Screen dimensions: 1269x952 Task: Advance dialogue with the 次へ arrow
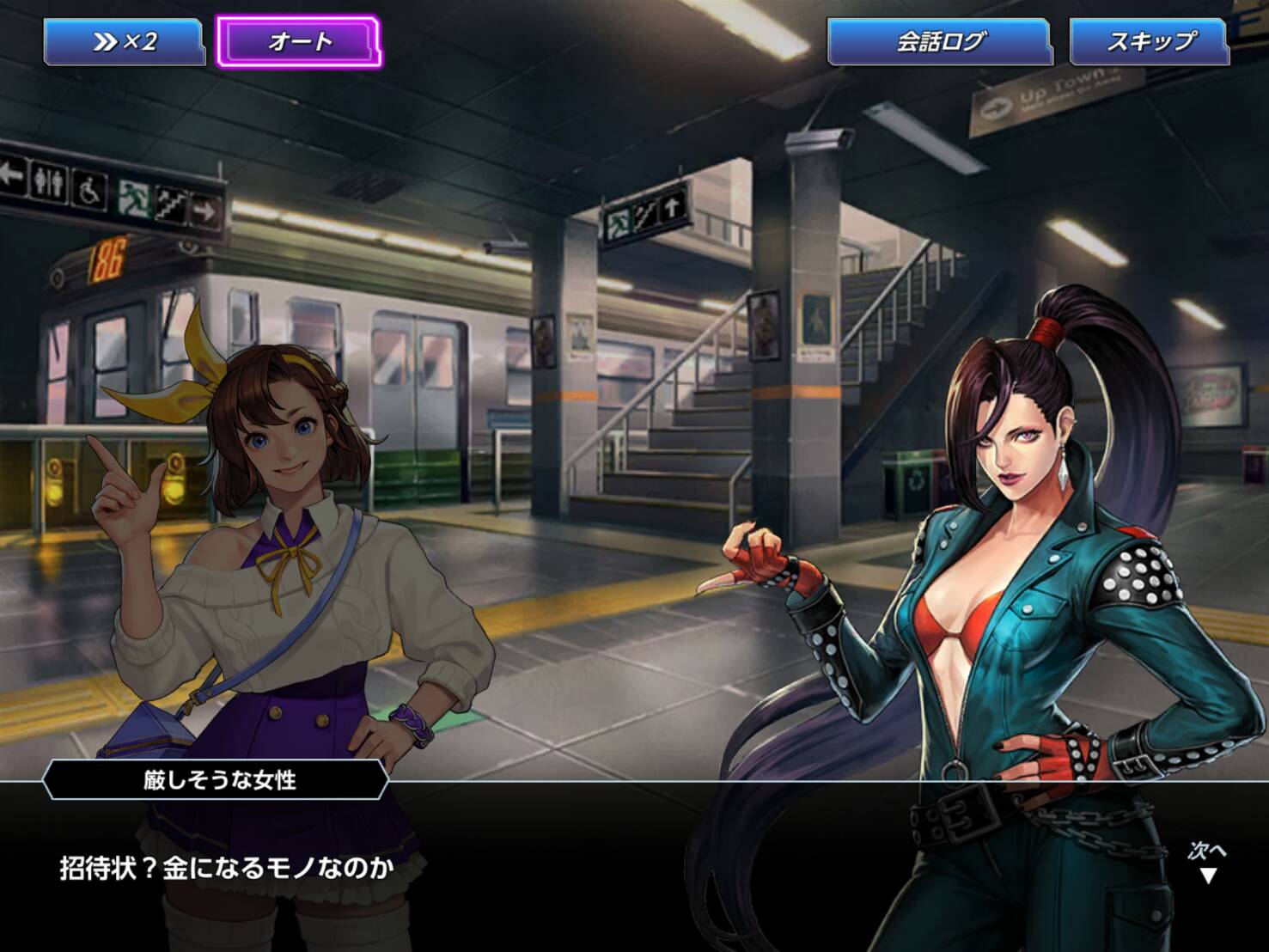[x=1207, y=864]
